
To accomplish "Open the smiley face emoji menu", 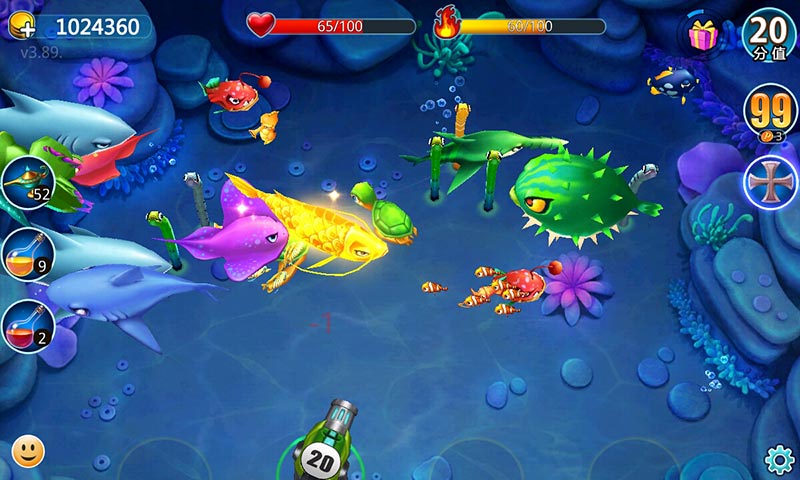I will pos(28,452).
